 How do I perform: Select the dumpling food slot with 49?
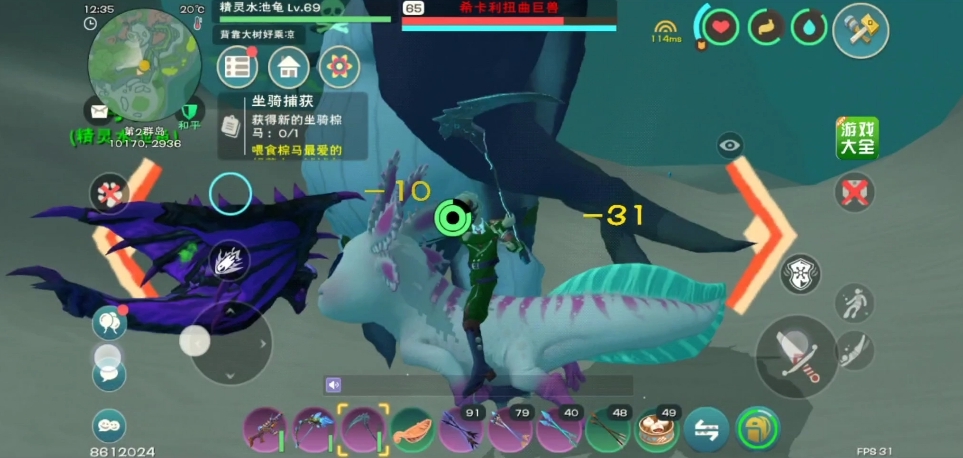[x=657, y=430]
